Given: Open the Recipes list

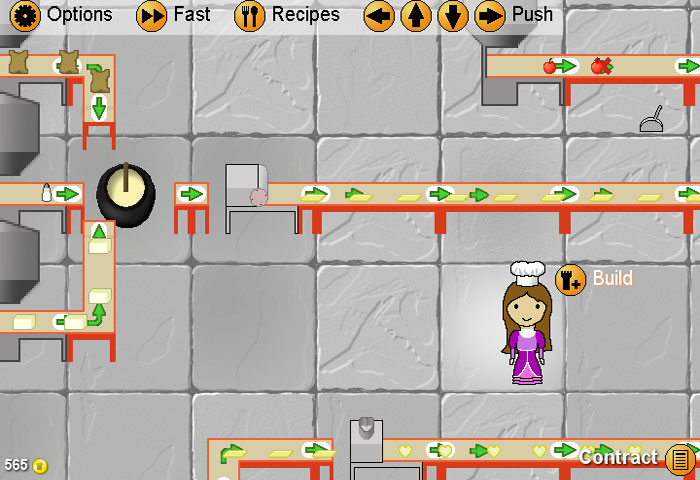Looking at the screenshot, I should point(250,15).
